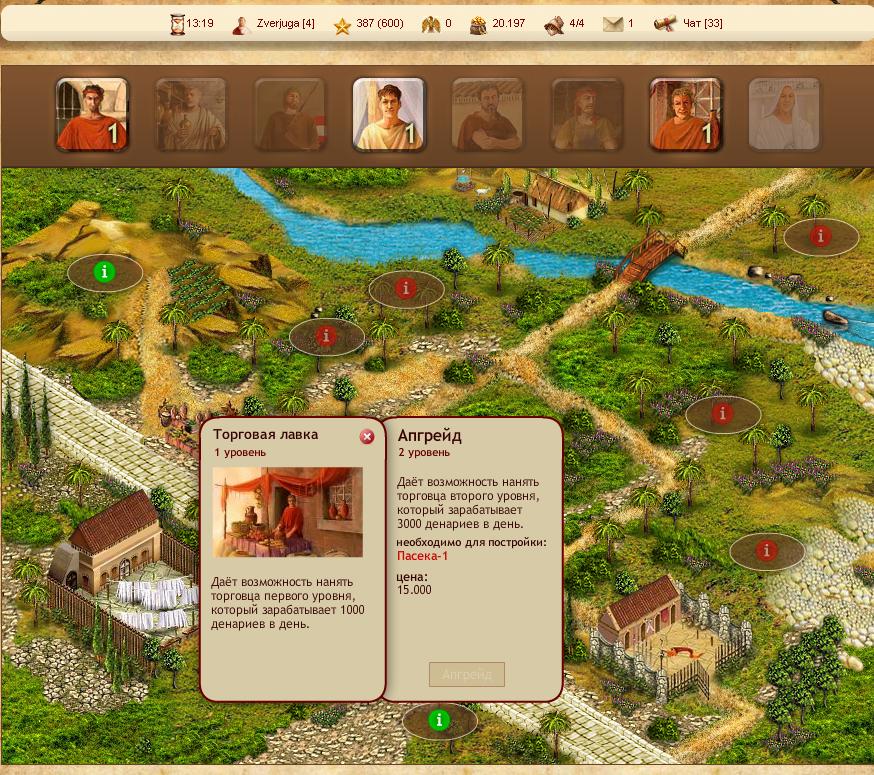Screen dimensions: 874x775
Task: Open the eagle emblem icon
Action: [431, 23]
